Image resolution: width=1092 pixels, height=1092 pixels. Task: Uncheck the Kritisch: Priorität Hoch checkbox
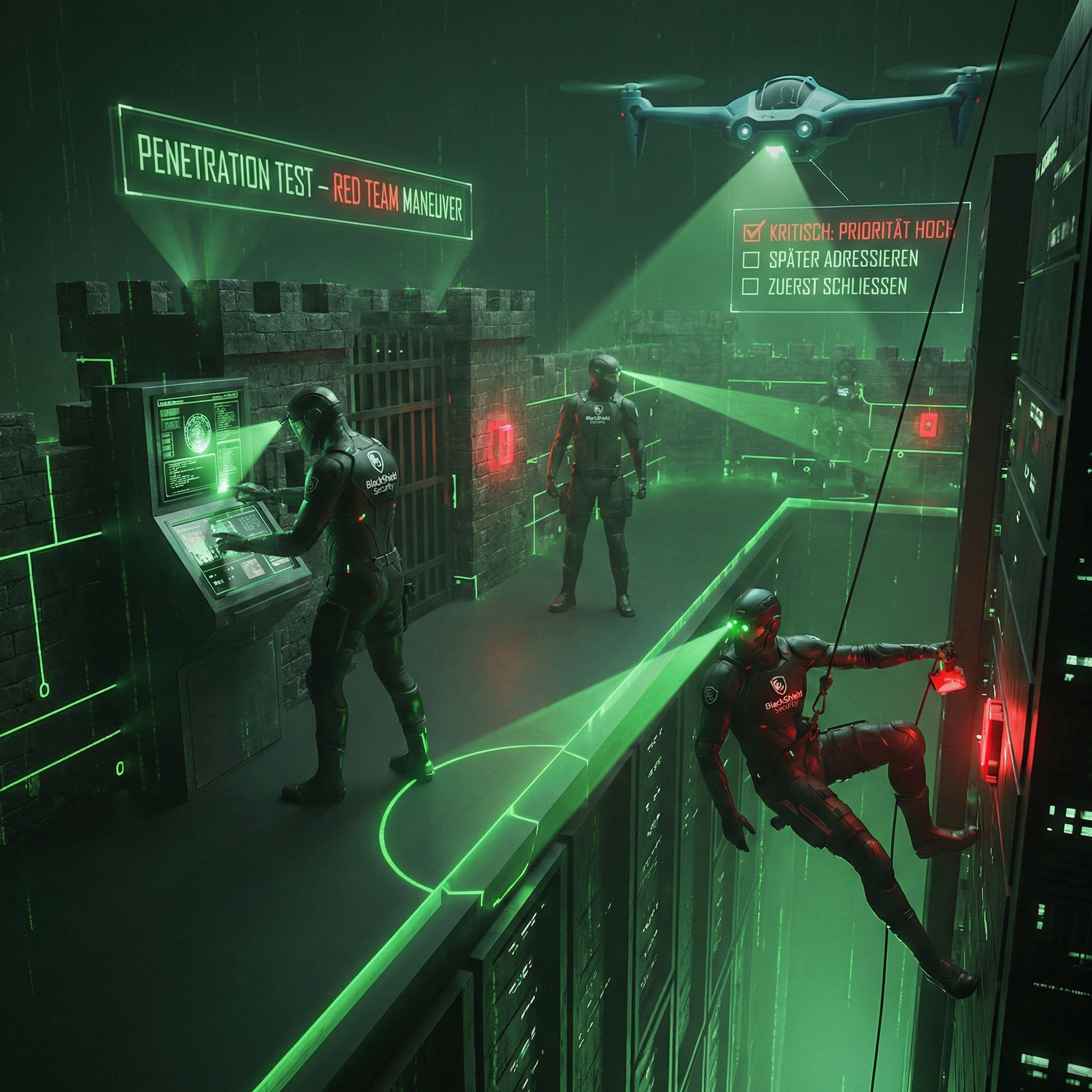point(752,231)
